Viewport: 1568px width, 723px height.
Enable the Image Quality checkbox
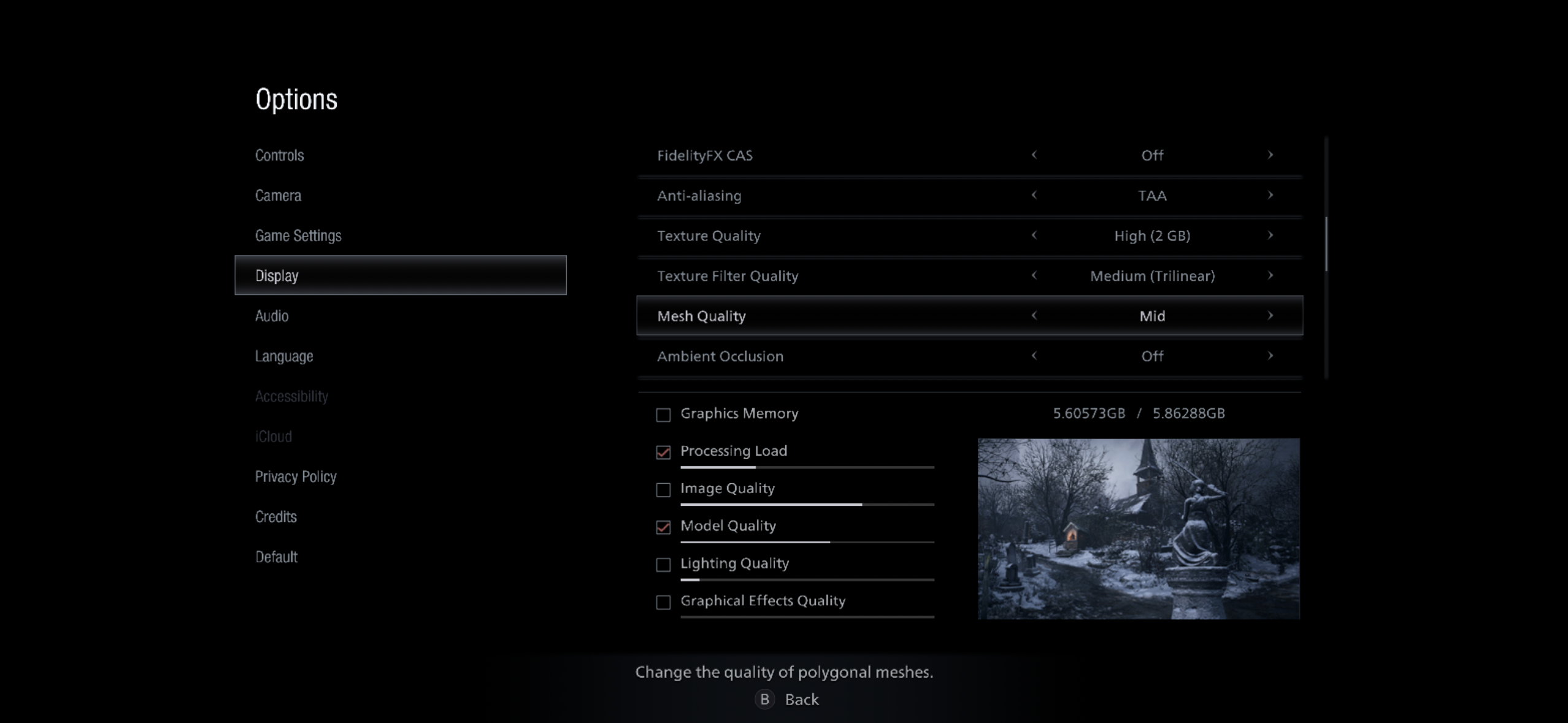pos(663,489)
